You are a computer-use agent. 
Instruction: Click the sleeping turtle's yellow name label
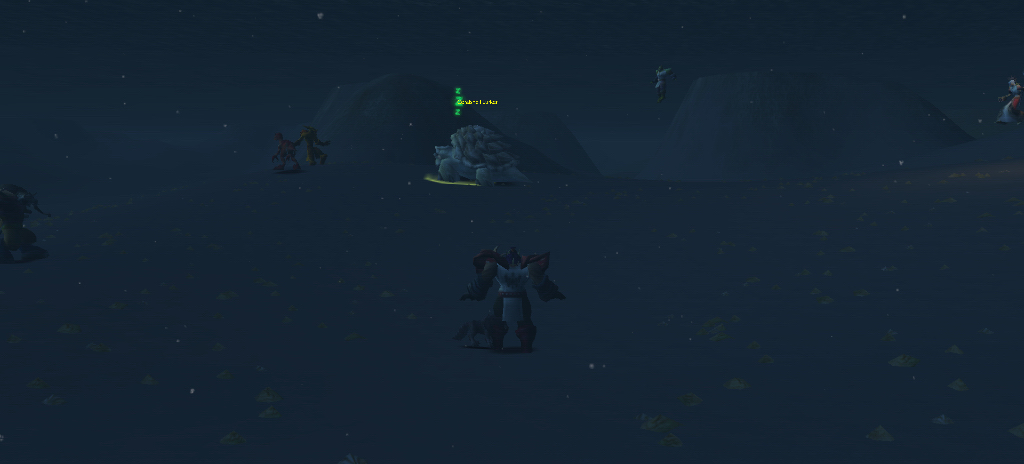(x=477, y=102)
